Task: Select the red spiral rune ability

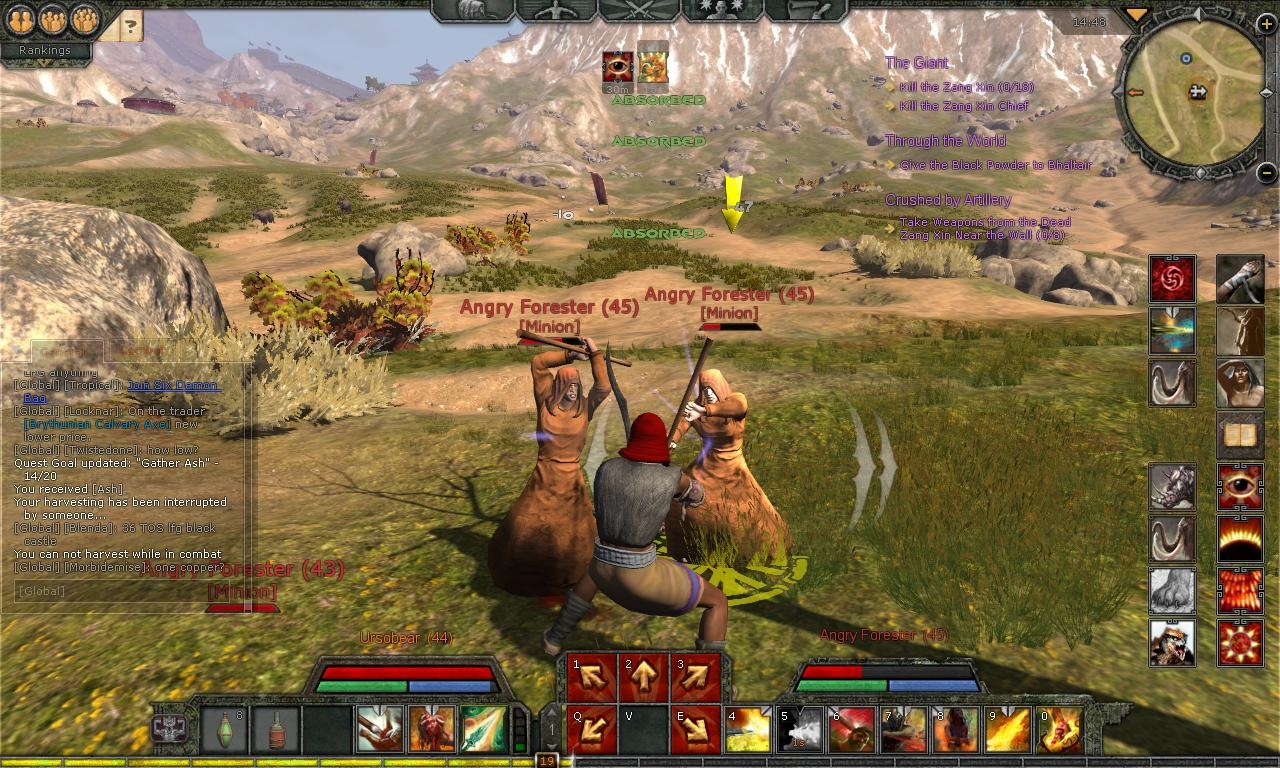Action: (1172, 280)
